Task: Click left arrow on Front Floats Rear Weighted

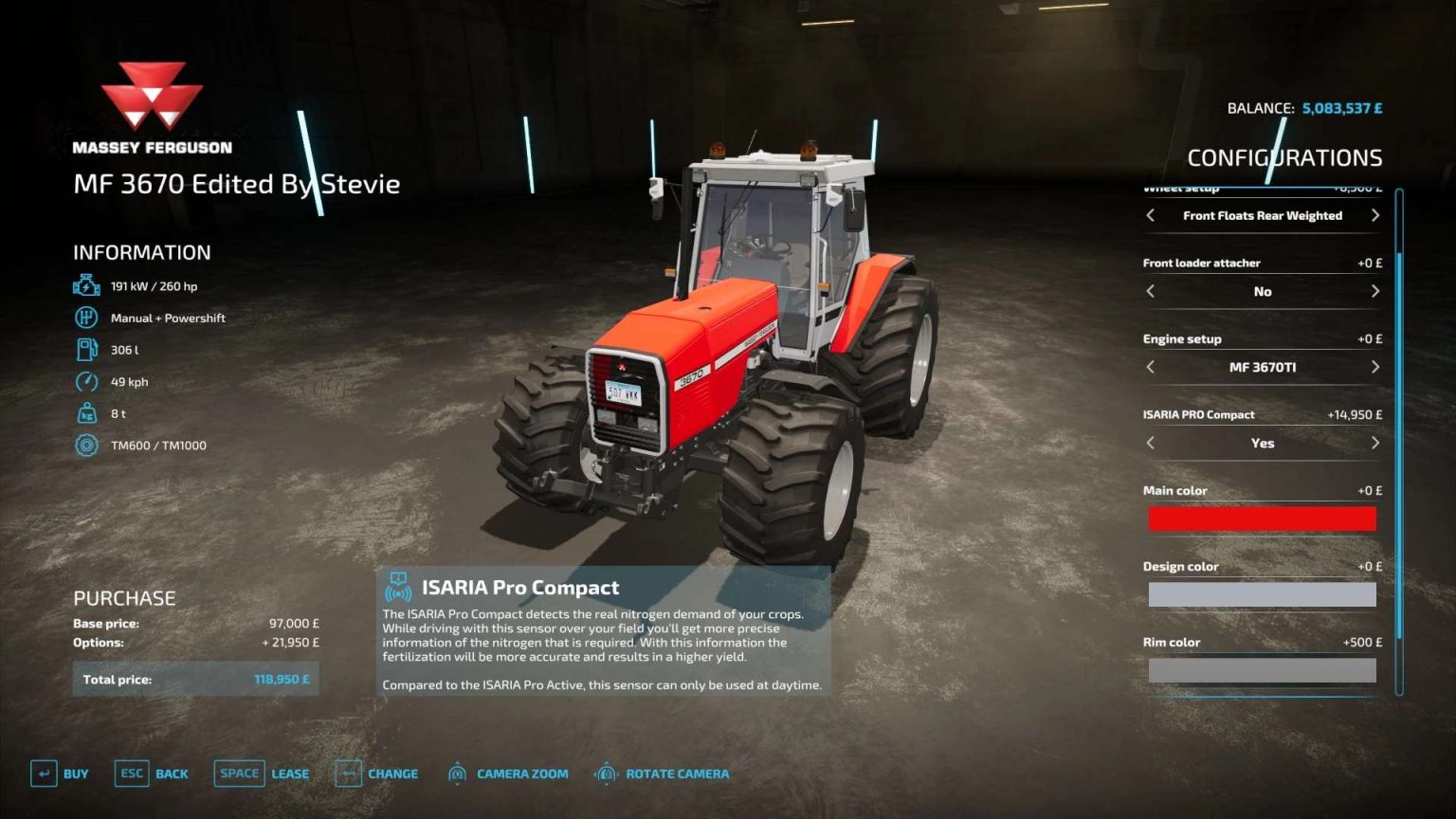Action: [1149, 215]
